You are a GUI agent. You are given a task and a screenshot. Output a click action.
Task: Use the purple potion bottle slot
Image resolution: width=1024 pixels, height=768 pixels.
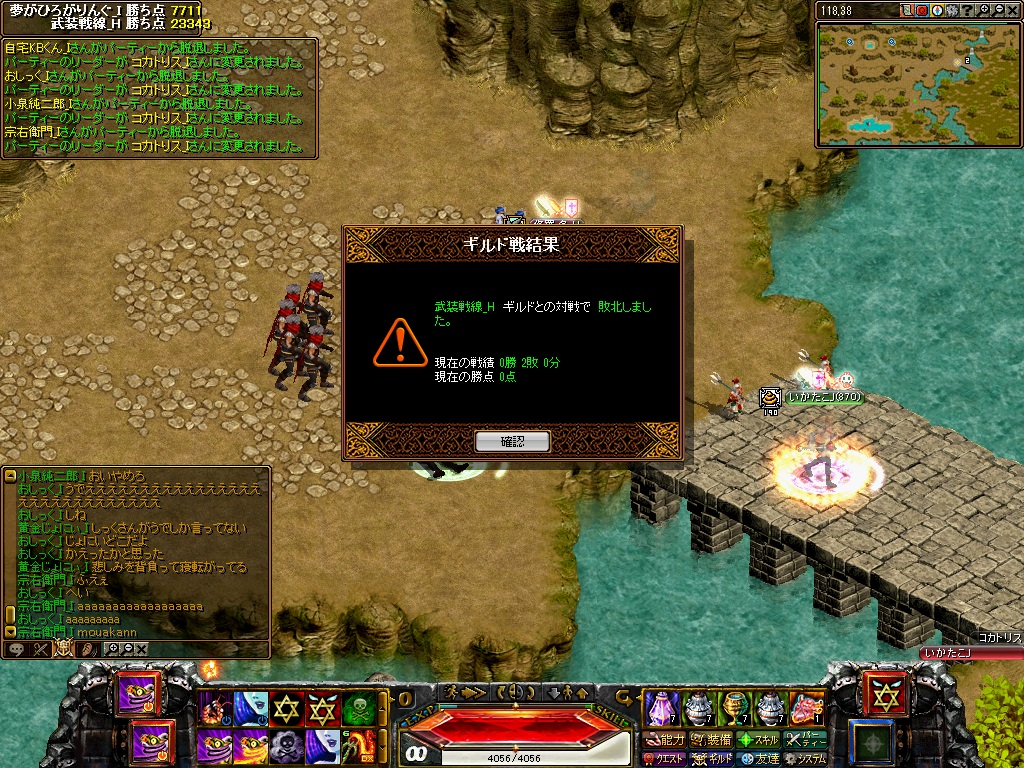click(x=660, y=708)
